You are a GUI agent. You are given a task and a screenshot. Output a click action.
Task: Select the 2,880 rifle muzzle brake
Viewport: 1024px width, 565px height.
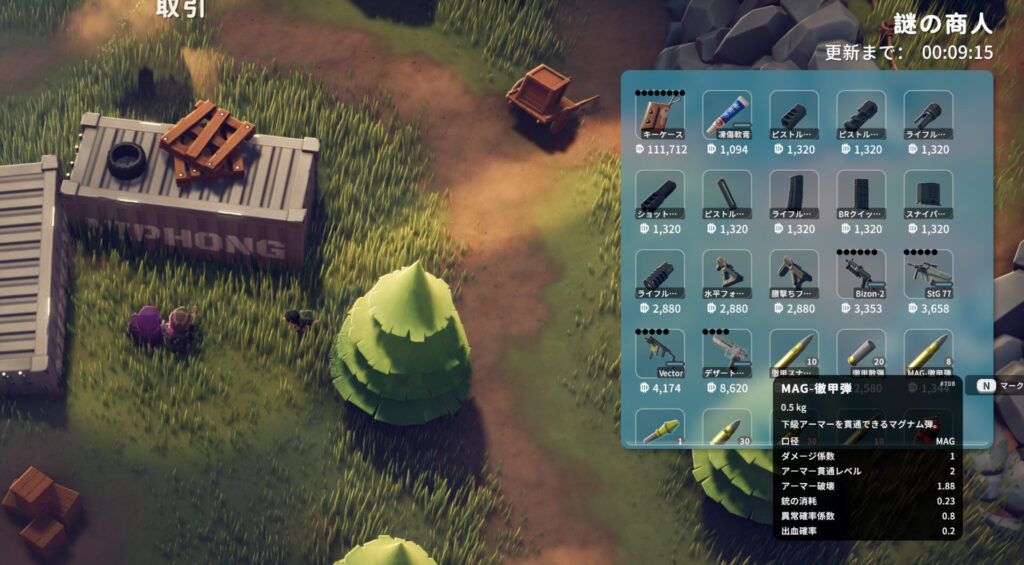tap(660, 274)
